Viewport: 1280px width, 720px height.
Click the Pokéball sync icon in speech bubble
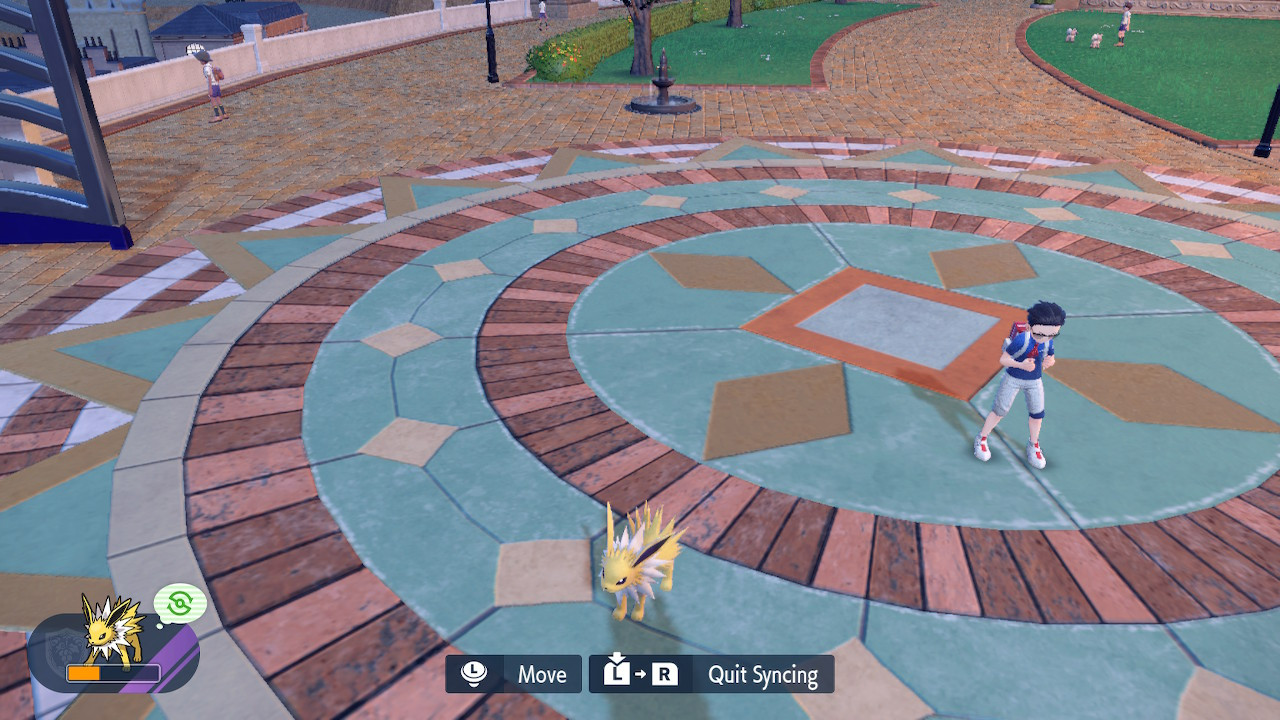click(179, 603)
